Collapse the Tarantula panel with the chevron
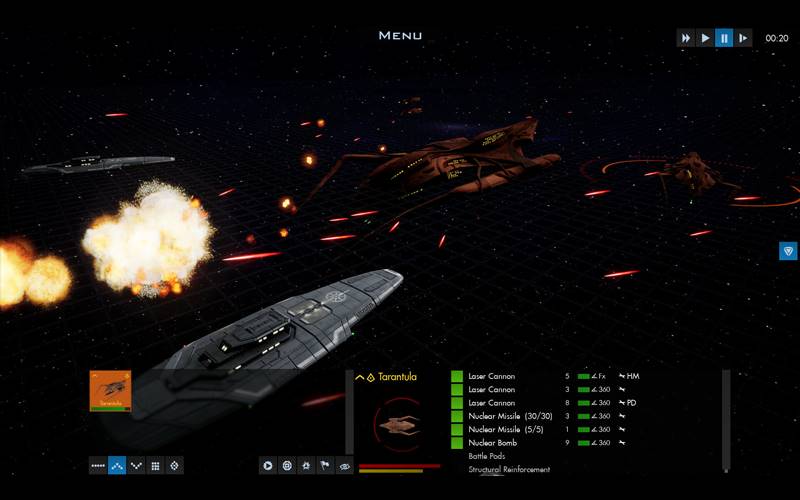 [x=359, y=377]
